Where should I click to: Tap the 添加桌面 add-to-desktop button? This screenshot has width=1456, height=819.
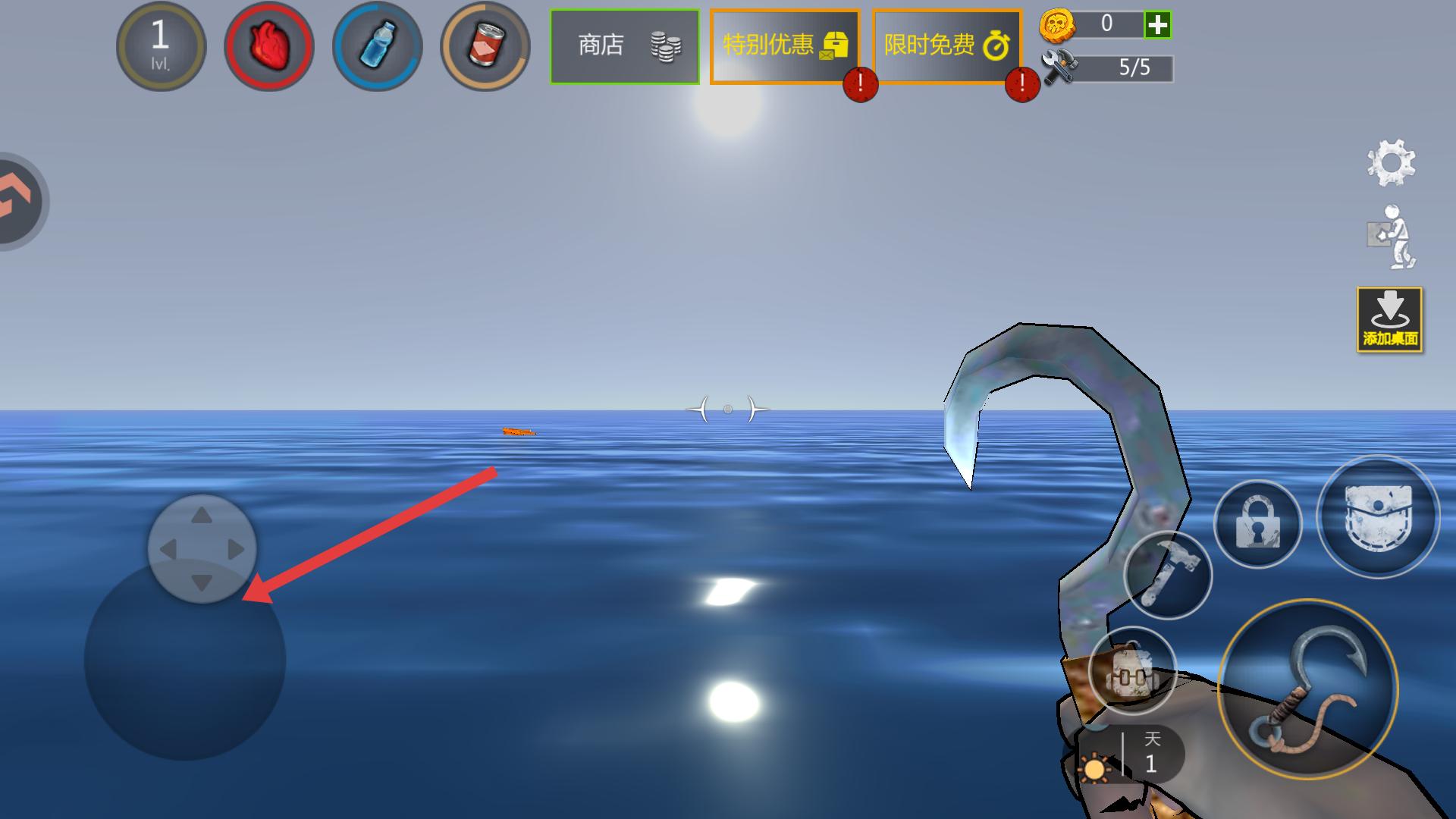pyautogui.click(x=1389, y=319)
